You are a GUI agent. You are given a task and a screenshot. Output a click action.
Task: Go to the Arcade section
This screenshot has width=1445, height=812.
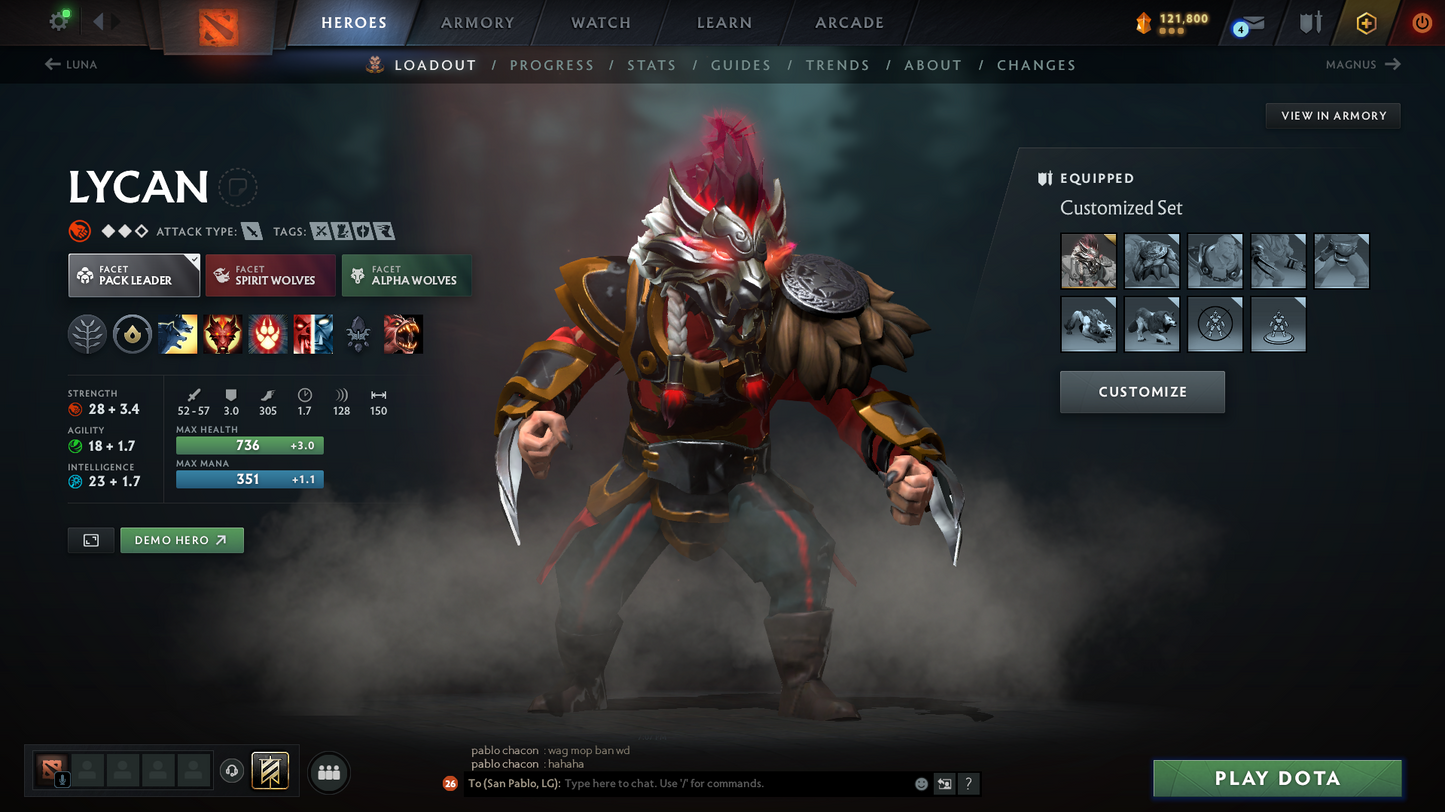tap(849, 23)
